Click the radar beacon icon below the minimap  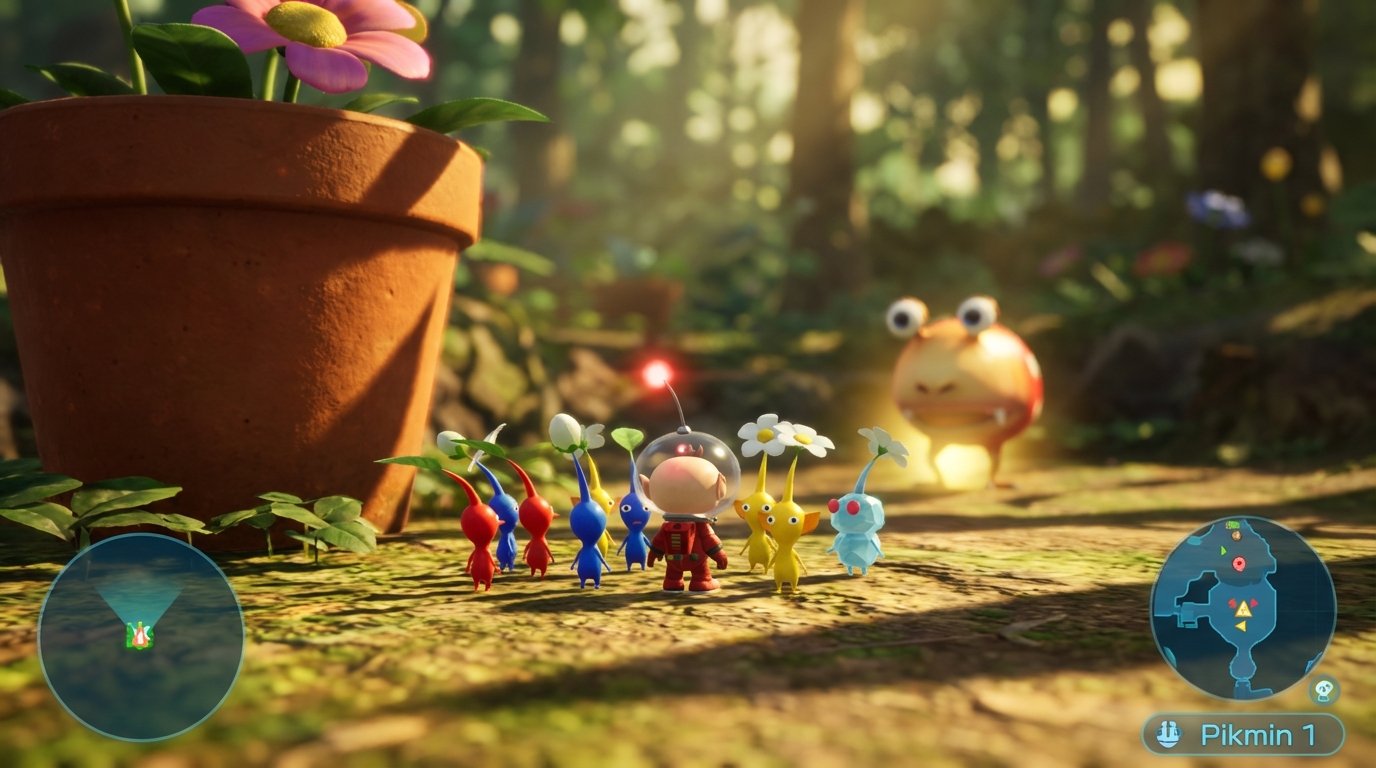(1323, 690)
